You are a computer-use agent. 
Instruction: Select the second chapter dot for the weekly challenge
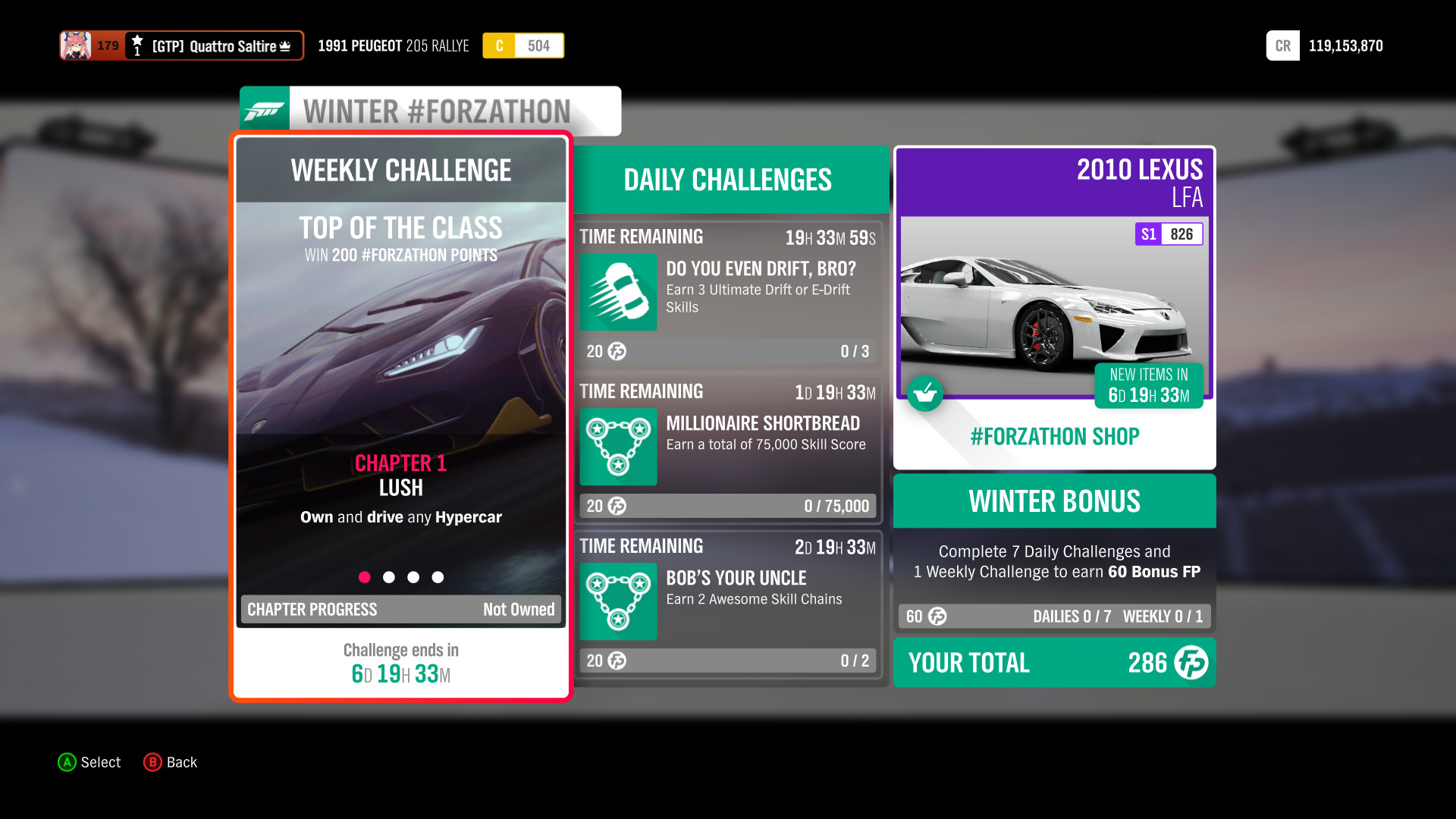(x=389, y=577)
